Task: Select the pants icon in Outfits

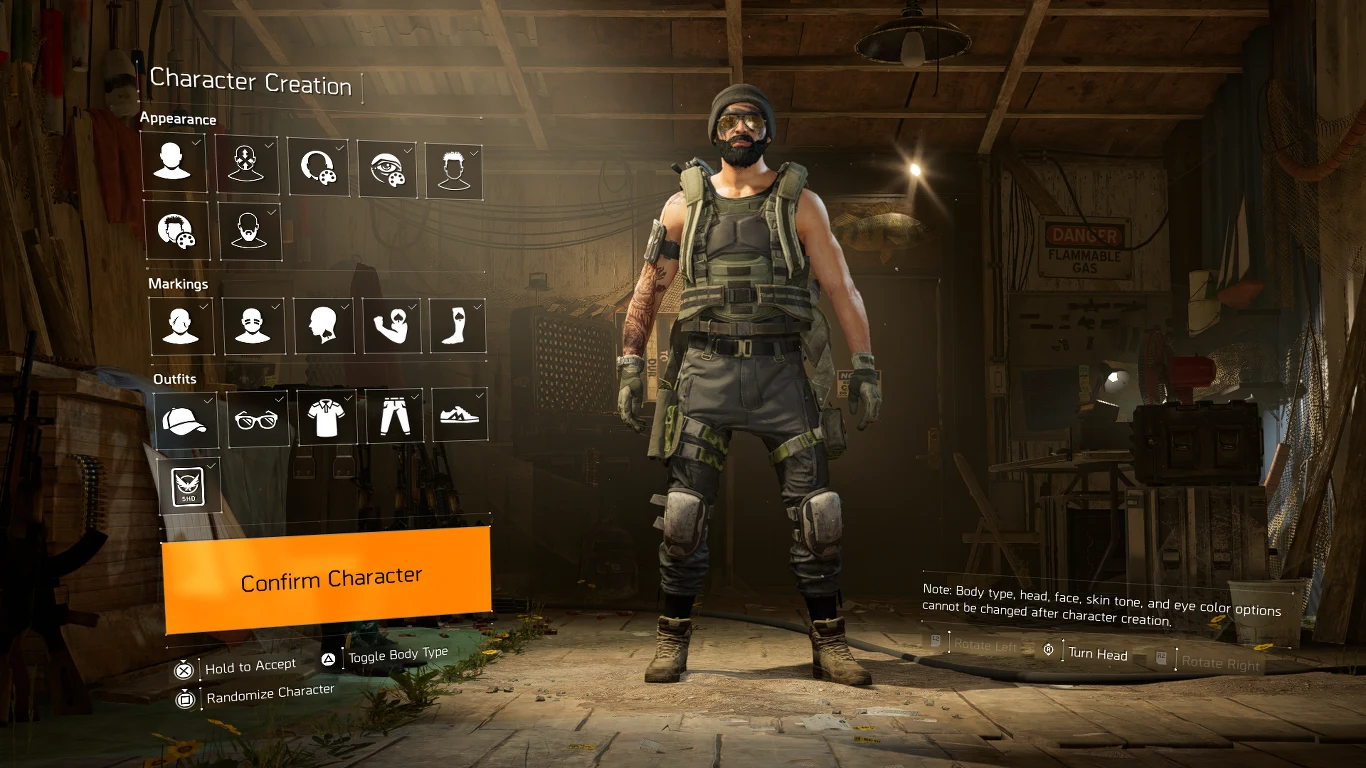Action: (x=393, y=417)
